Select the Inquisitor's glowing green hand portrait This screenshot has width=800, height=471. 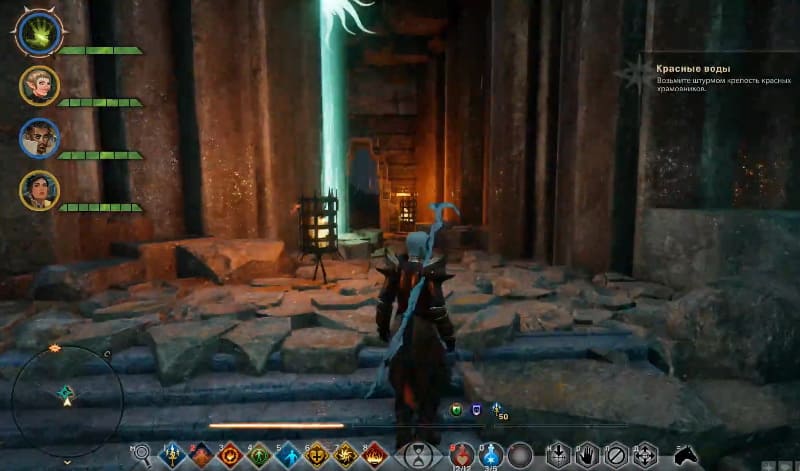(x=38, y=31)
